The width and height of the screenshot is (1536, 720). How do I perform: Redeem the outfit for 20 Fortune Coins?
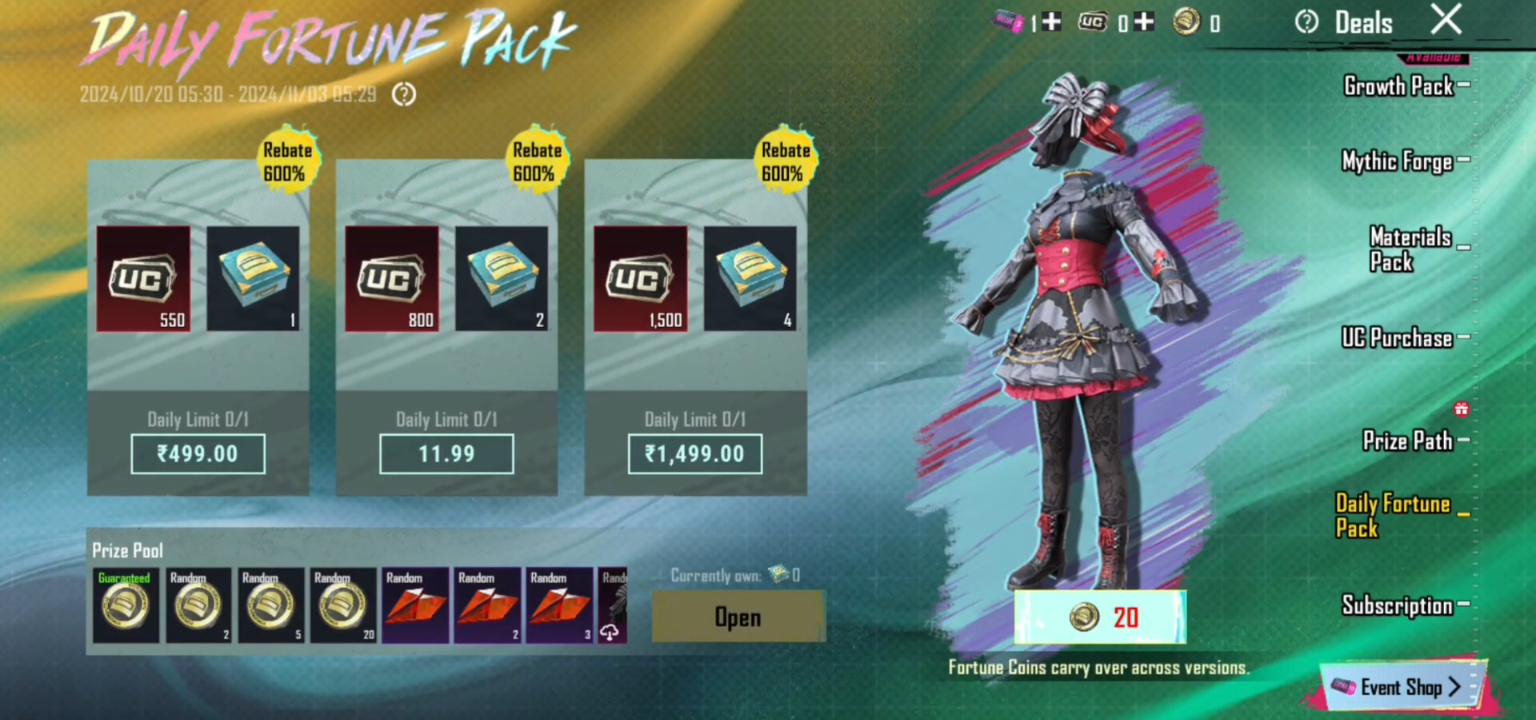point(1100,617)
